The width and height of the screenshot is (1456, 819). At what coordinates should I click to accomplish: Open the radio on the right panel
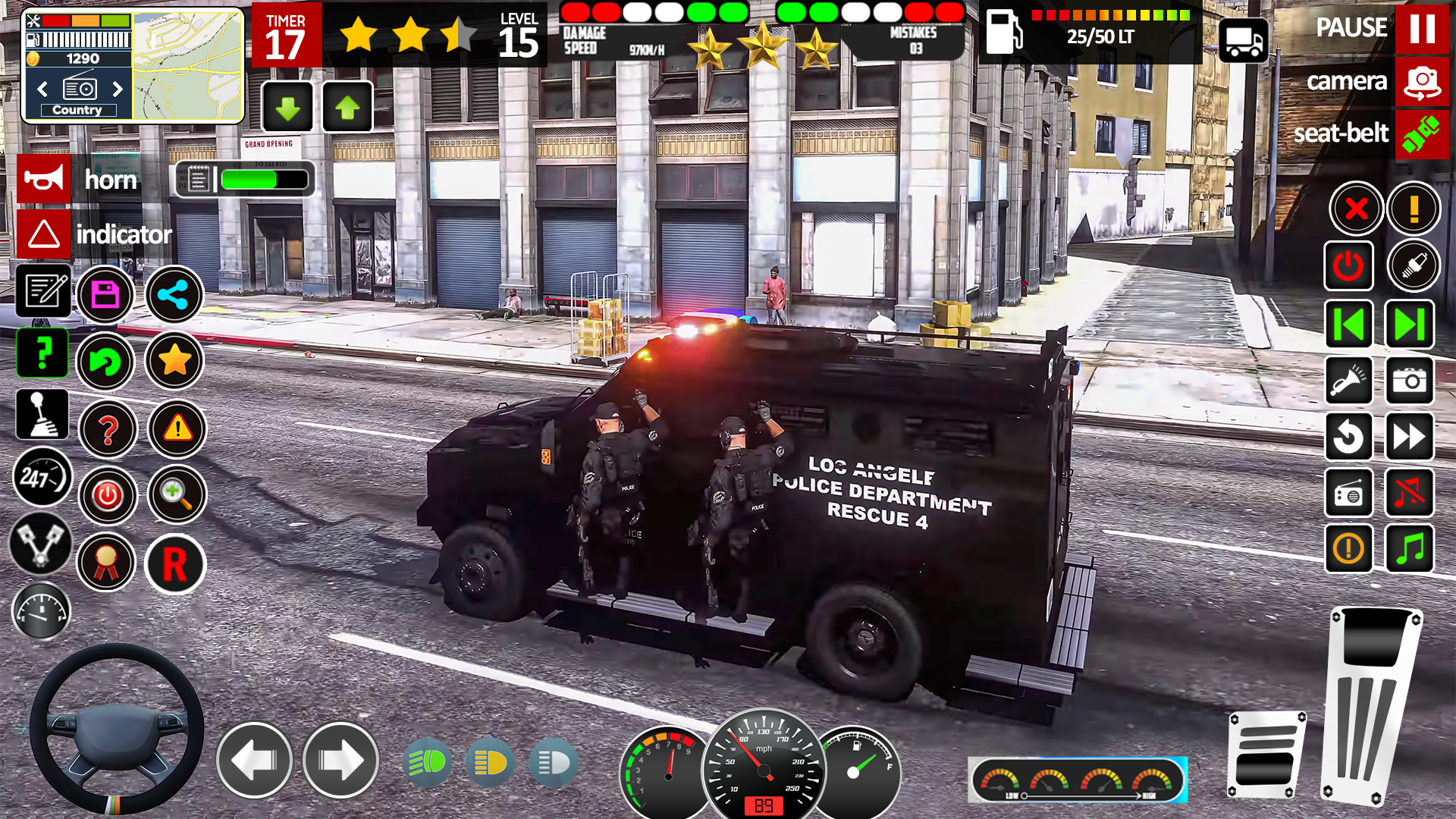pyautogui.click(x=1349, y=494)
